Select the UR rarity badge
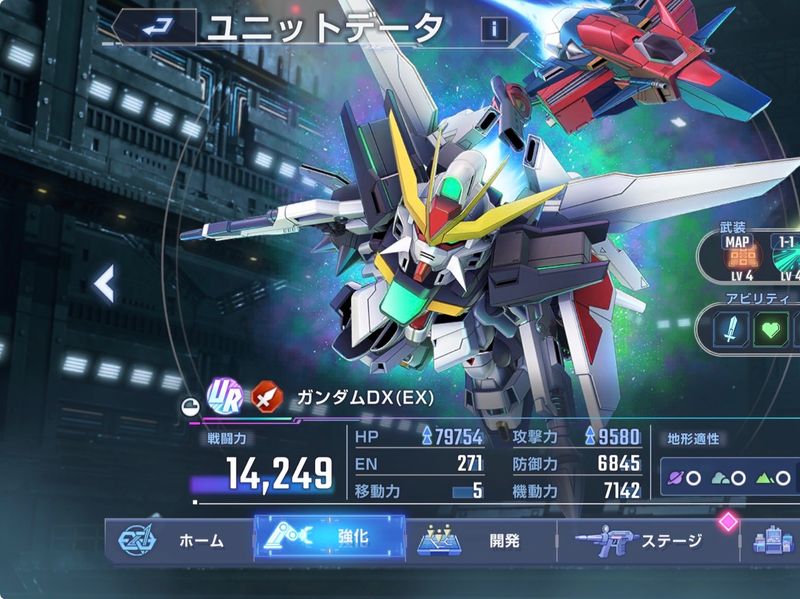800x599 pixels. tap(222, 394)
